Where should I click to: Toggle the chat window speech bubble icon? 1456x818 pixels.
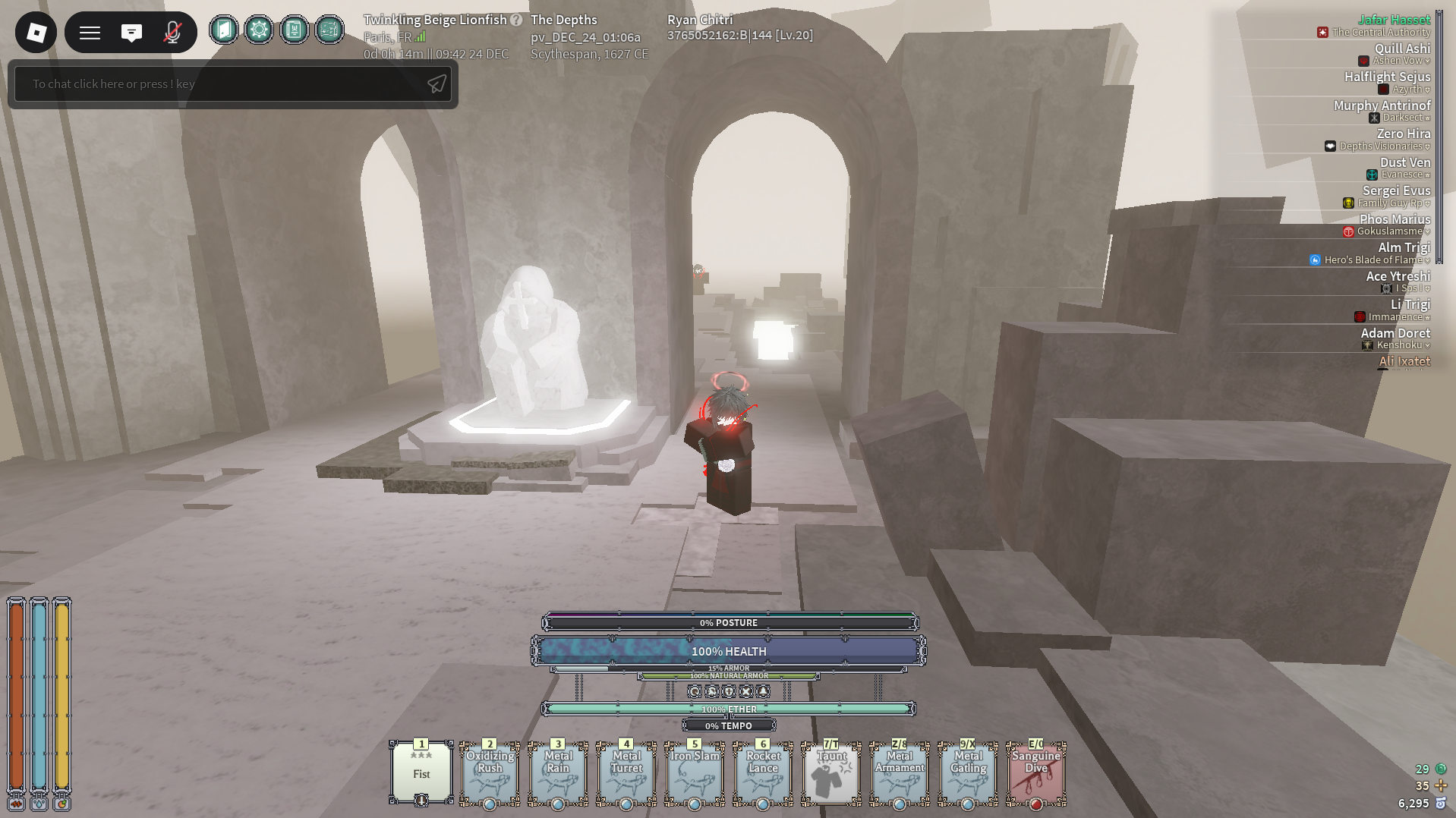tap(131, 33)
